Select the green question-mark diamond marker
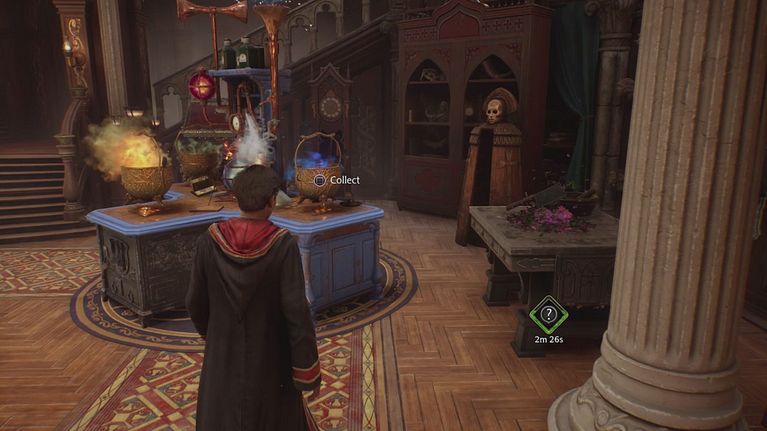767x431 pixels. click(x=547, y=314)
